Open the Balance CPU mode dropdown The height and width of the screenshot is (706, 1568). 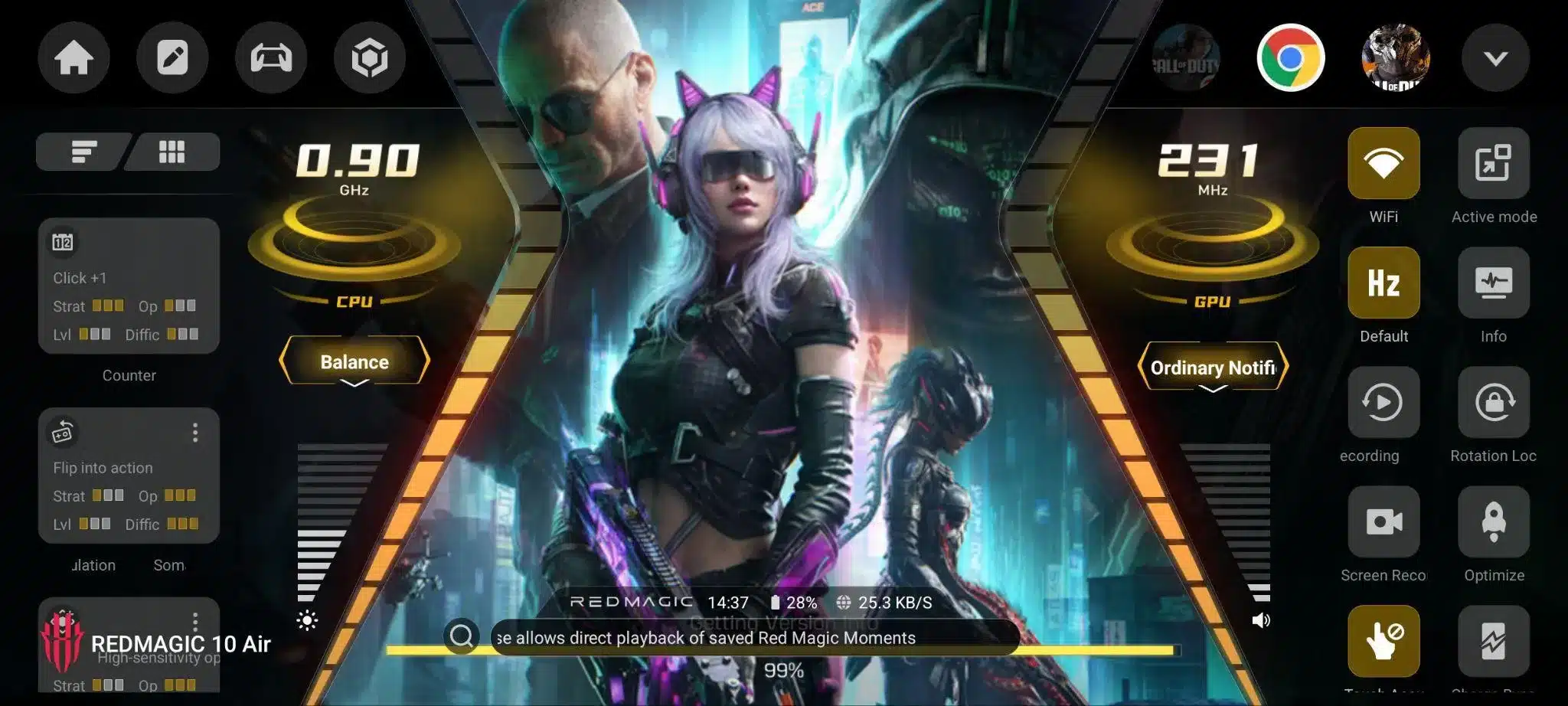coord(354,362)
